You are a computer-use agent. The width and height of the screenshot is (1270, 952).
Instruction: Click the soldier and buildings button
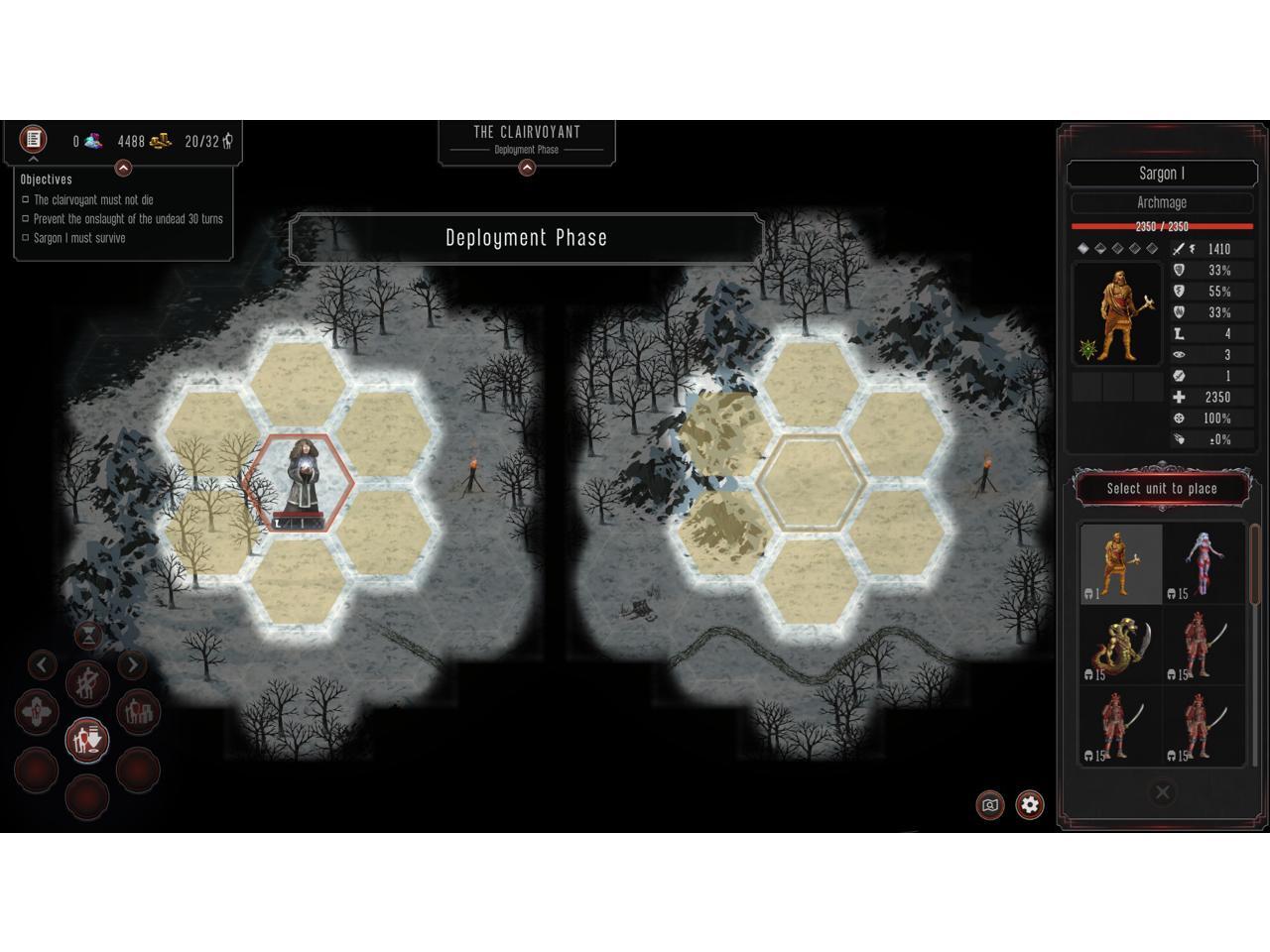pos(138,712)
